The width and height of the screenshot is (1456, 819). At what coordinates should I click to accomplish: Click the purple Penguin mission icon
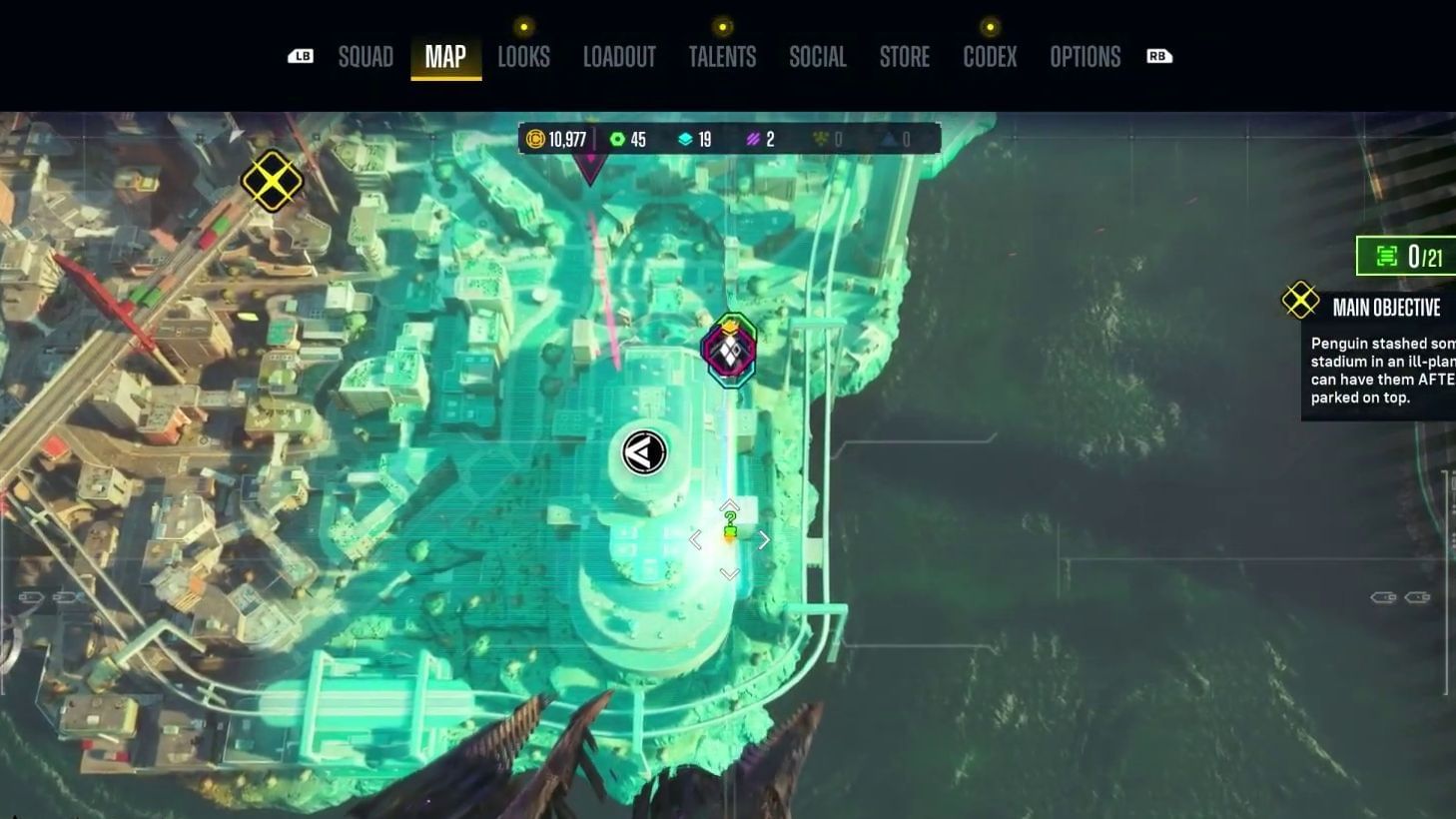tap(728, 349)
